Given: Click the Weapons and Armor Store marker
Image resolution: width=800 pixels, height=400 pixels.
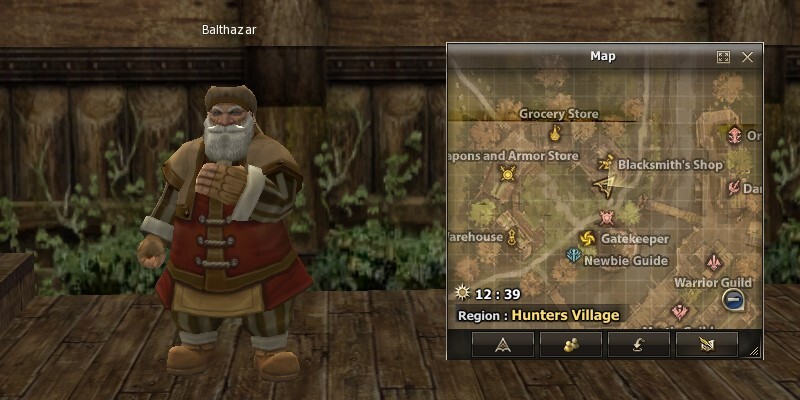Looking at the screenshot, I should 507,174.
